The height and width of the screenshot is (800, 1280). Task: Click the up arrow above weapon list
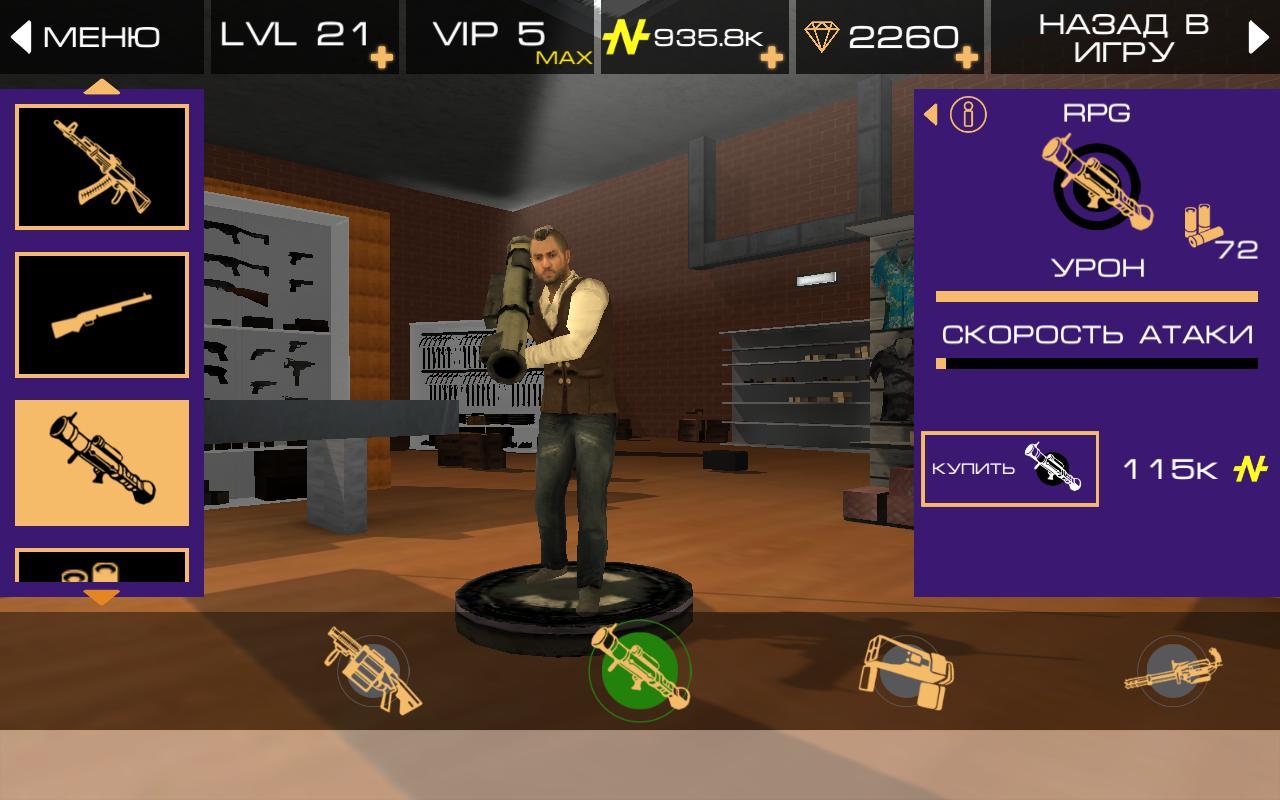click(x=101, y=88)
